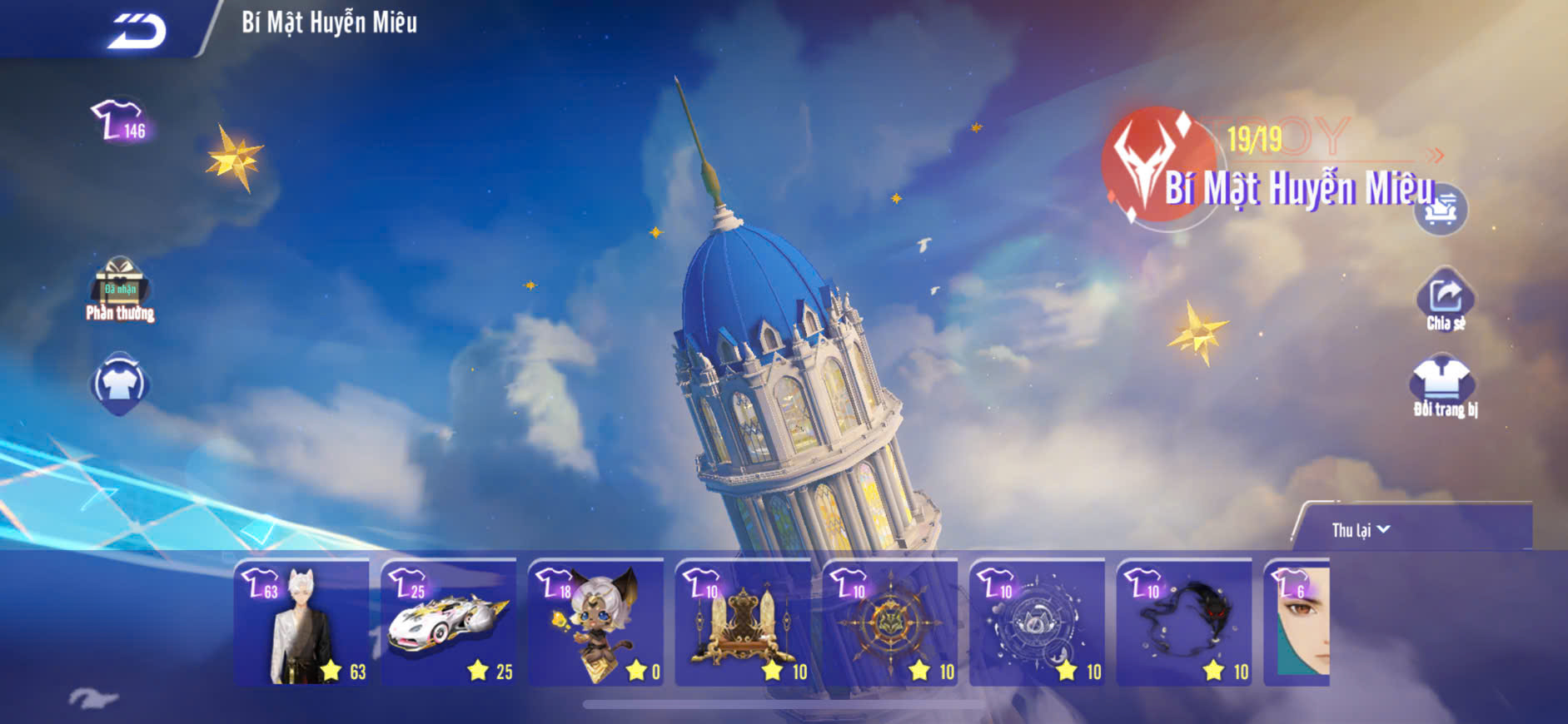Select the white-haired character outfit thumbnail

(302, 622)
